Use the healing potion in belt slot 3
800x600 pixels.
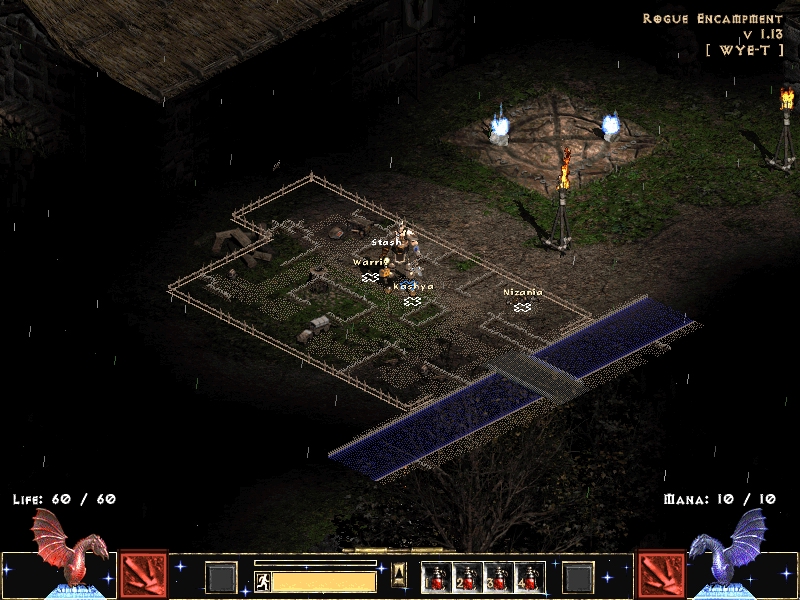(497, 577)
